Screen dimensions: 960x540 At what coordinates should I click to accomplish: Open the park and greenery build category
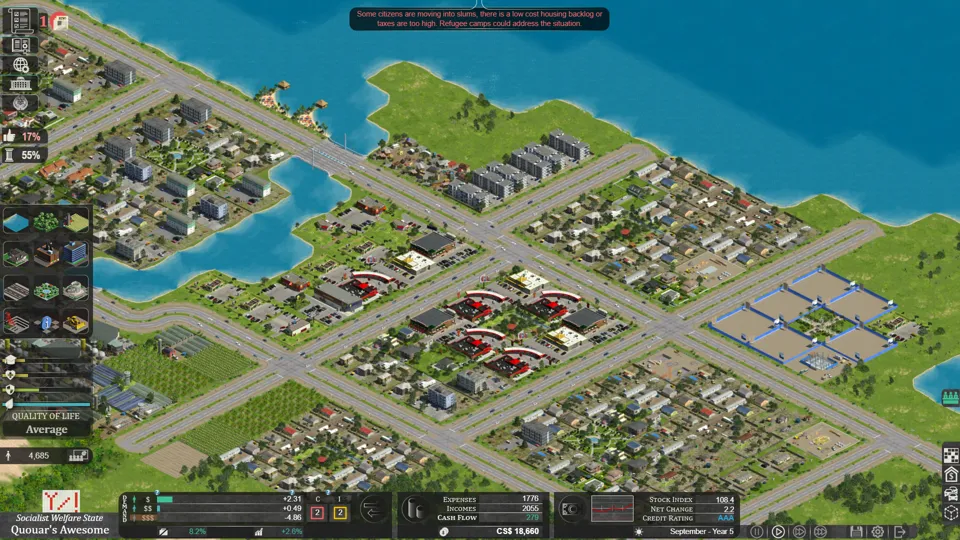(x=46, y=290)
